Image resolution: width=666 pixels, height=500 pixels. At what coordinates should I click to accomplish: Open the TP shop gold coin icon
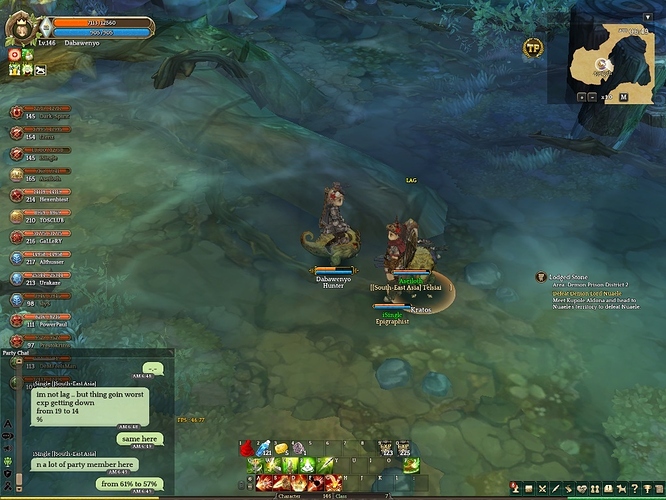[x=533, y=46]
